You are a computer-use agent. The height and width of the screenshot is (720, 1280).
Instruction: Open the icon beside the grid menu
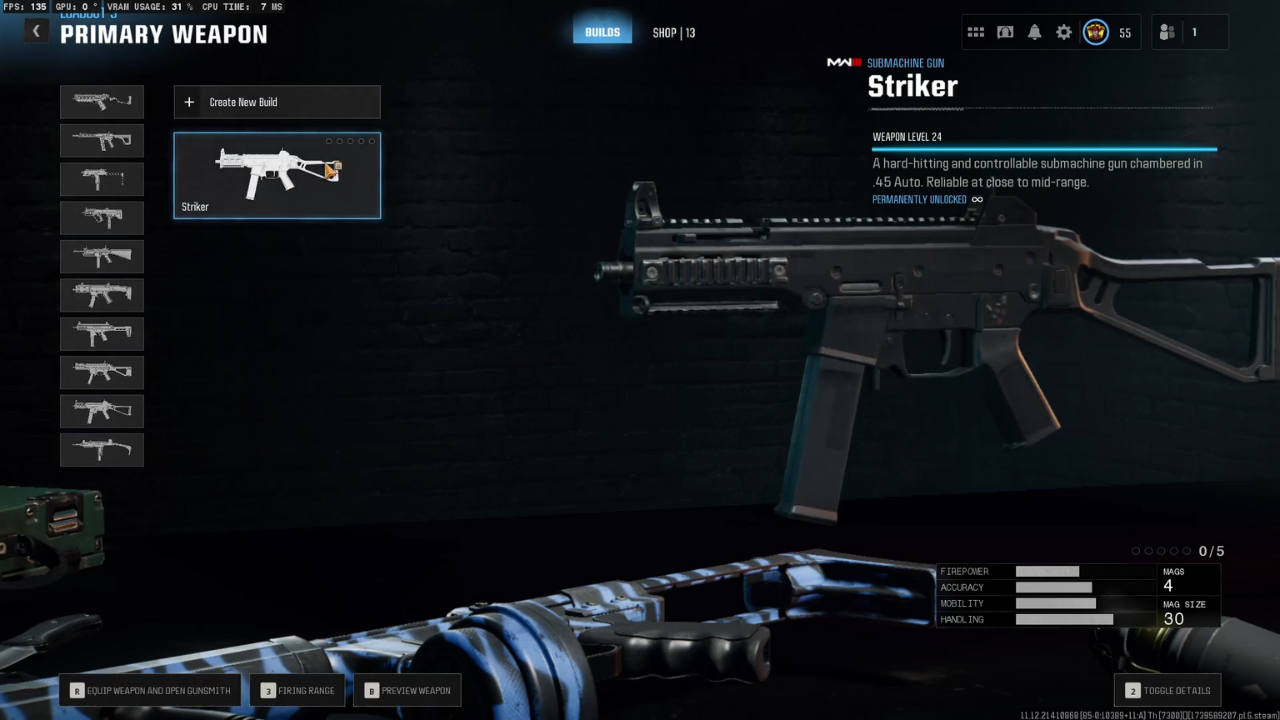(x=1005, y=33)
